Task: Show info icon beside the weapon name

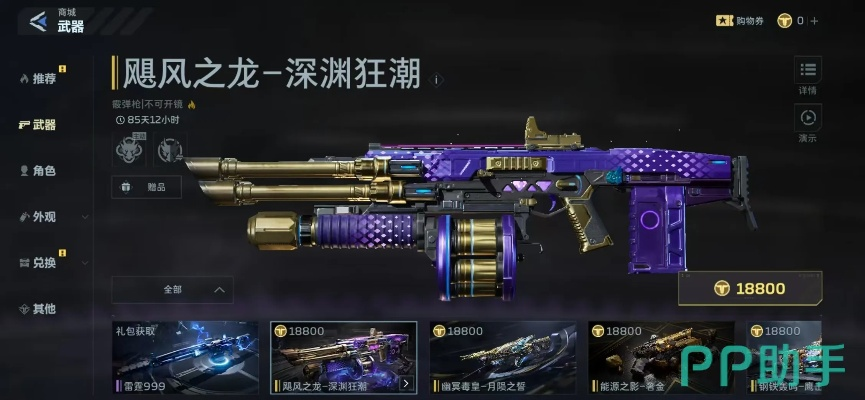Action: click(436, 79)
